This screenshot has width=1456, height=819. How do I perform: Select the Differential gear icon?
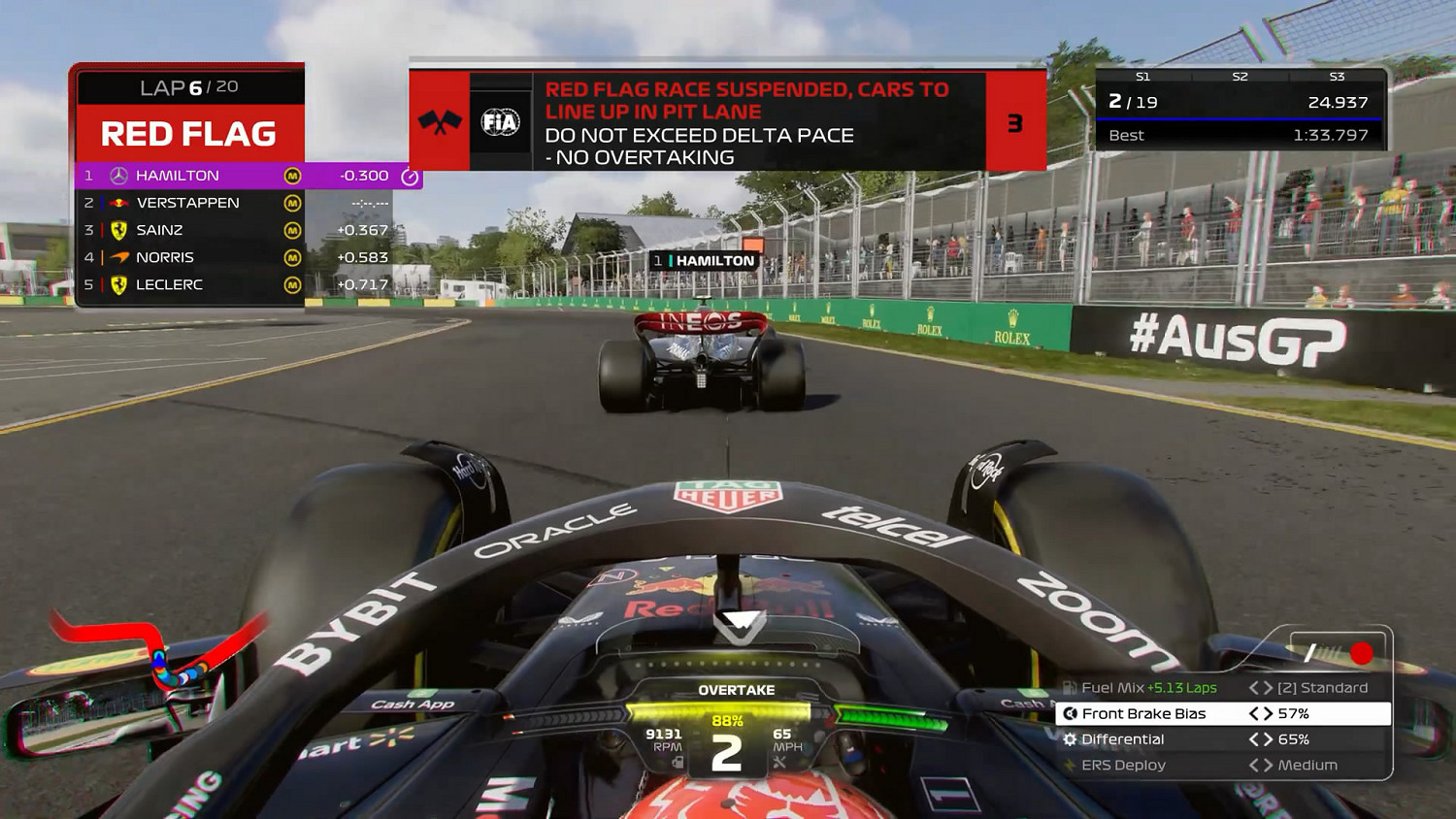point(1070,739)
